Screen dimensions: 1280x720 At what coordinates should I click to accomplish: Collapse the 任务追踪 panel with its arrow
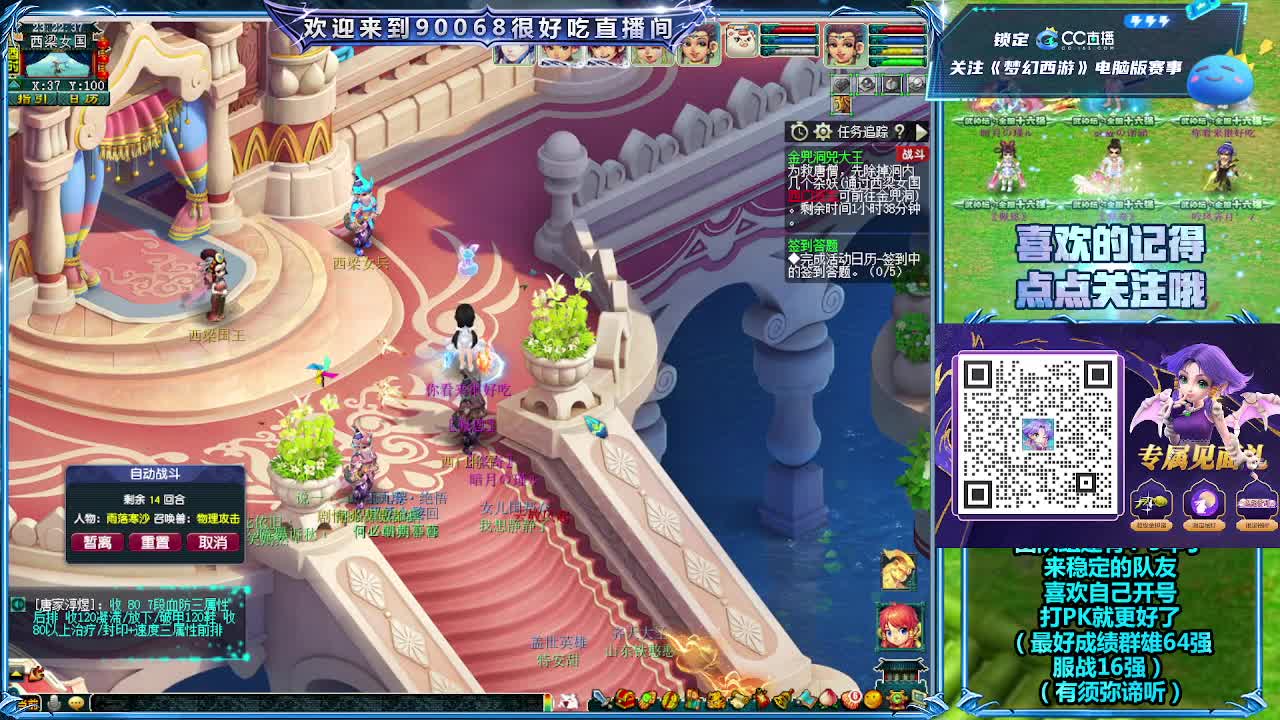tap(921, 131)
